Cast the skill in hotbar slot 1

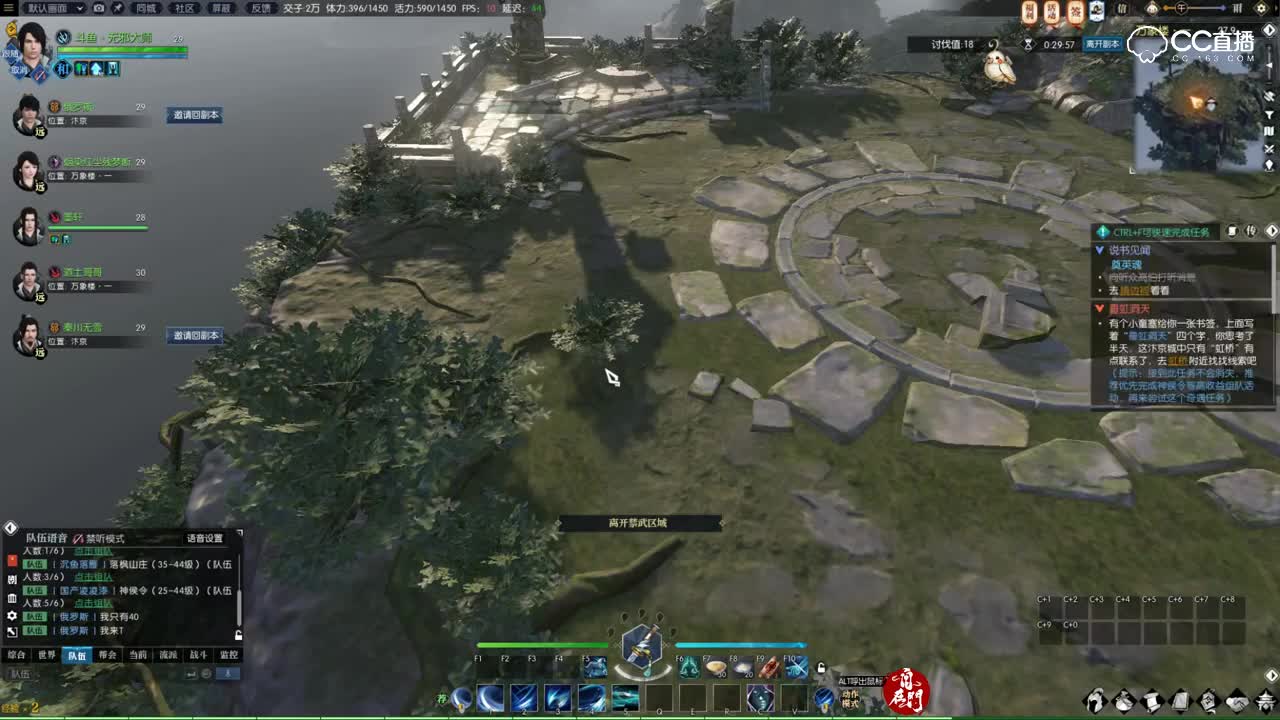click(x=489, y=696)
